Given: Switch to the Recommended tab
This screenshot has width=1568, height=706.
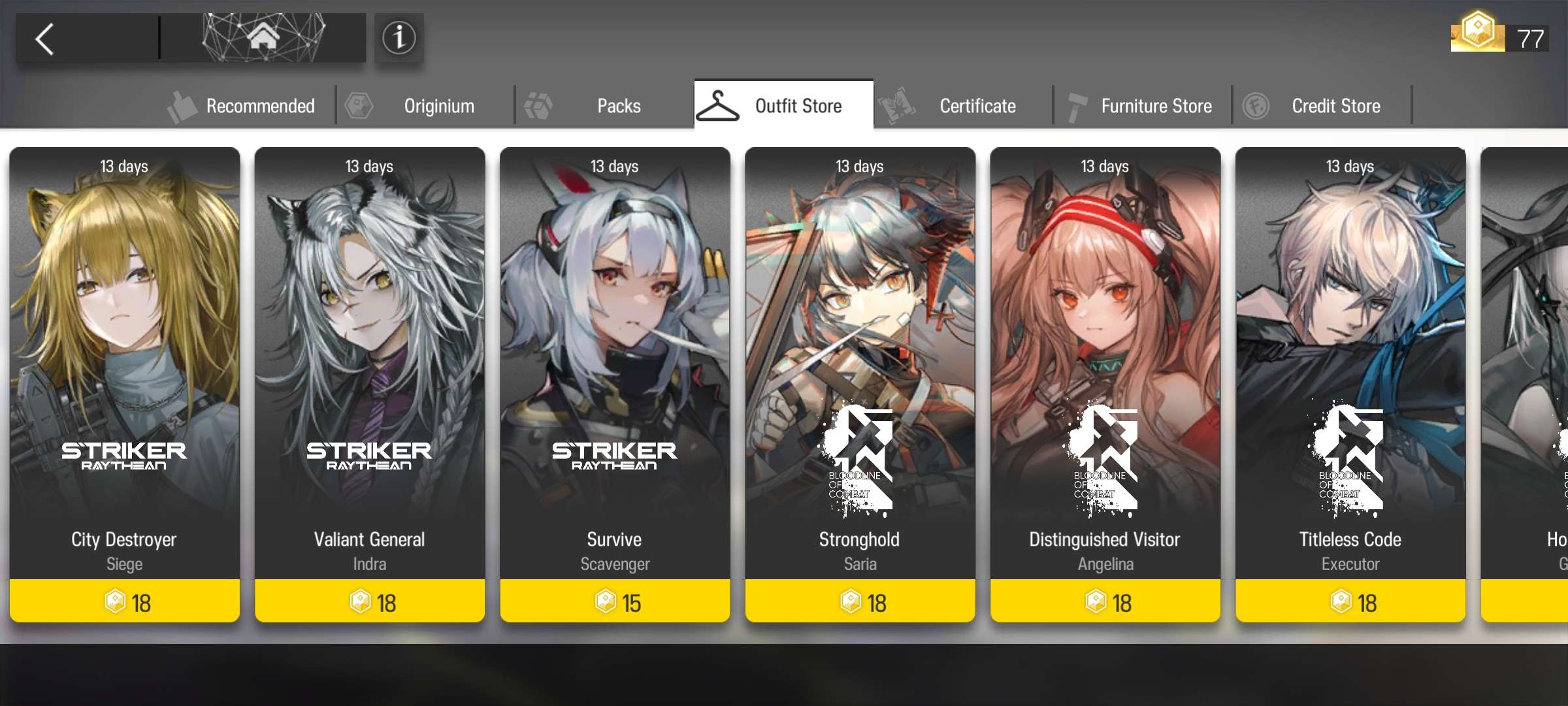Looking at the screenshot, I should (260, 105).
